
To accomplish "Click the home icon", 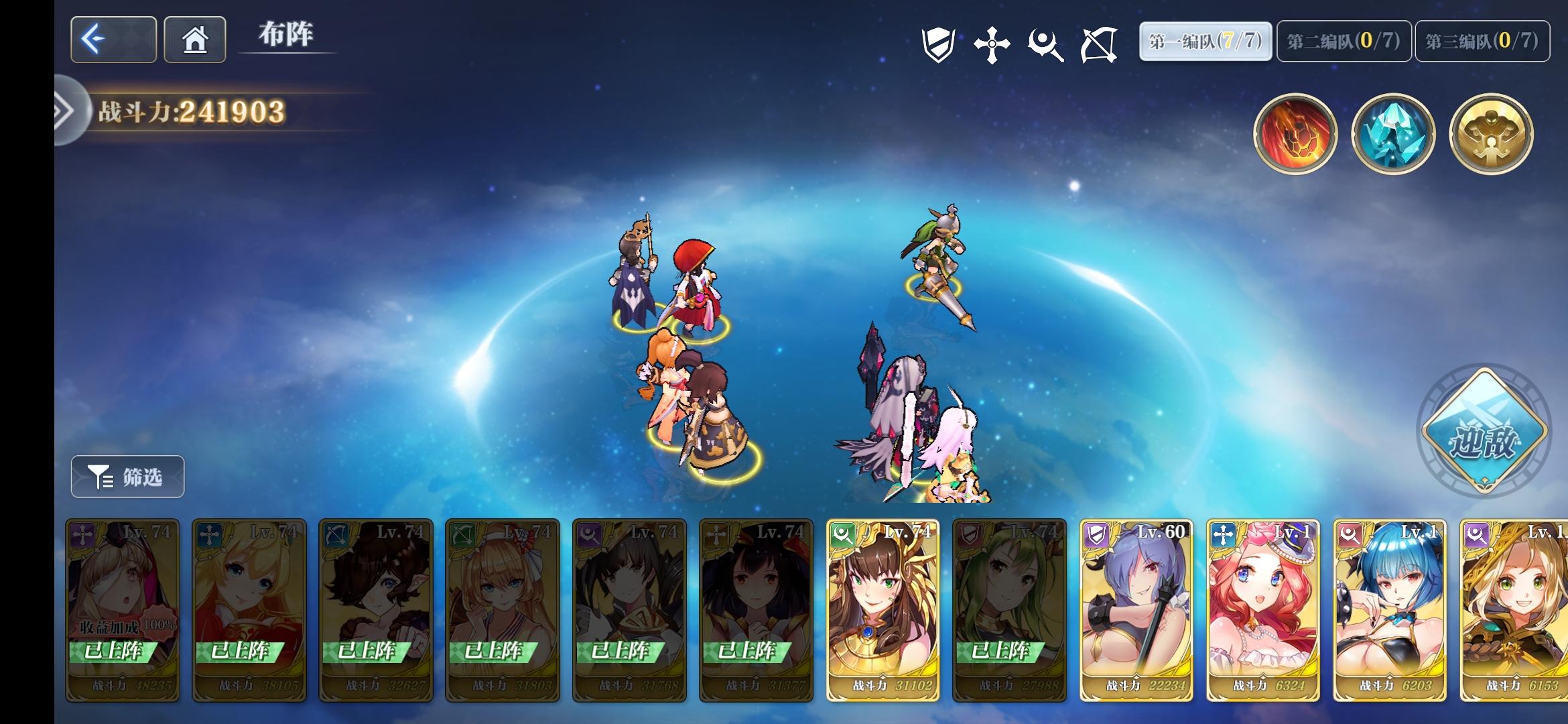I will click(x=194, y=40).
